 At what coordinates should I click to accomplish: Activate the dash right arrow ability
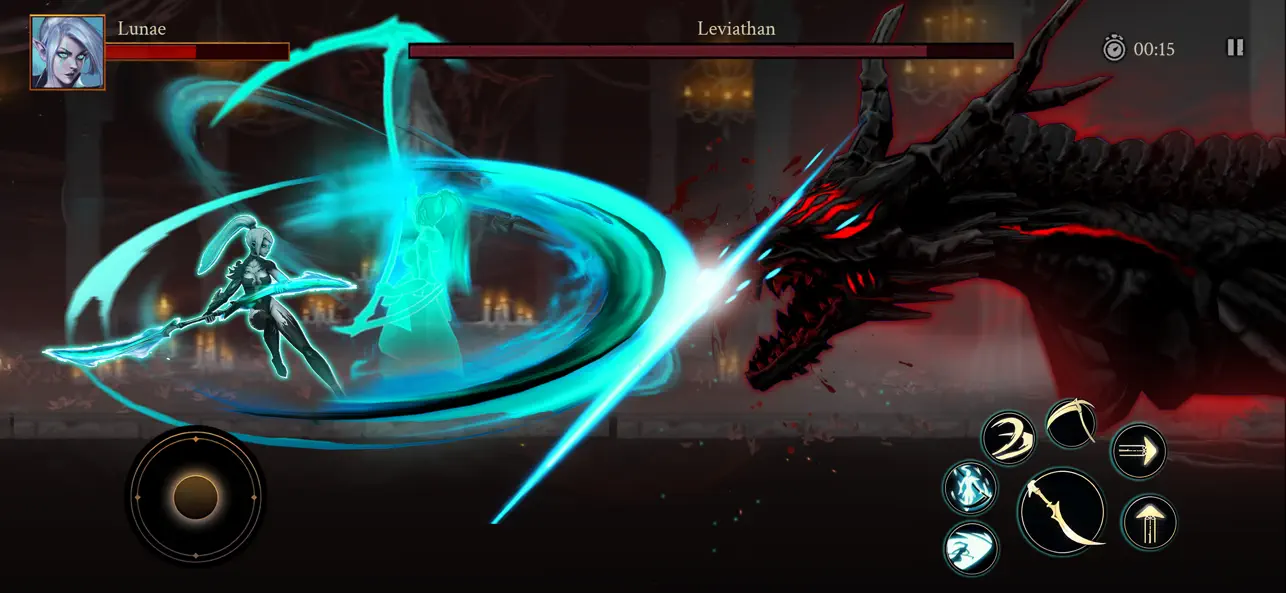1138,452
